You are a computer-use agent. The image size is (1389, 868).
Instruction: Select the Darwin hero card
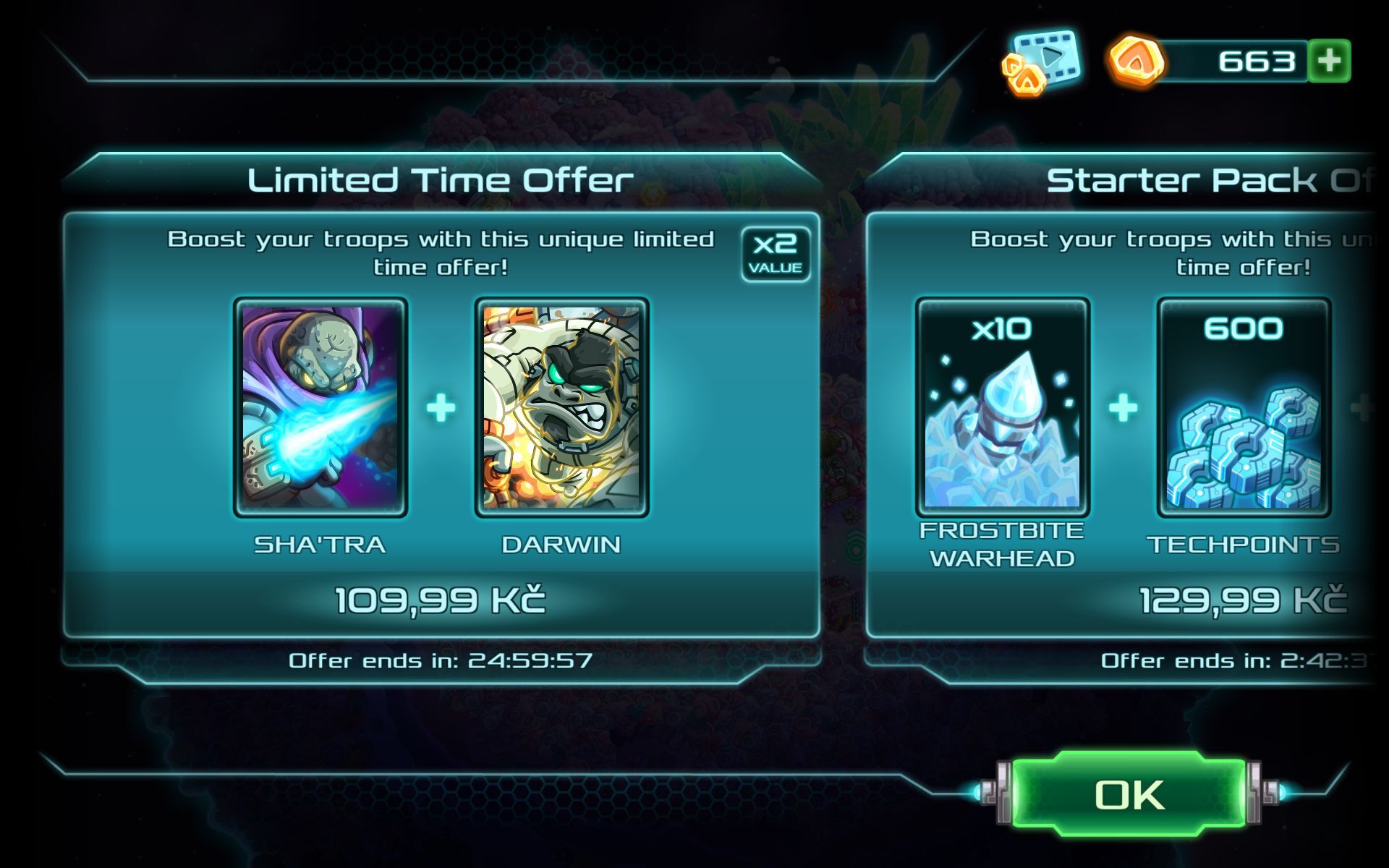click(x=561, y=407)
